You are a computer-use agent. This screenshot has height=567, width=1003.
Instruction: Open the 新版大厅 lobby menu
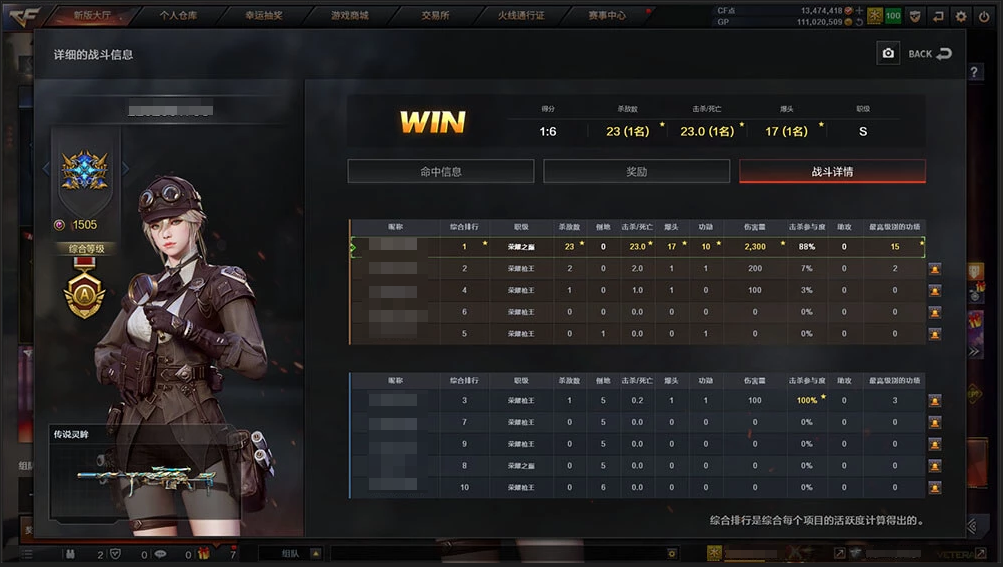[103, 16]
